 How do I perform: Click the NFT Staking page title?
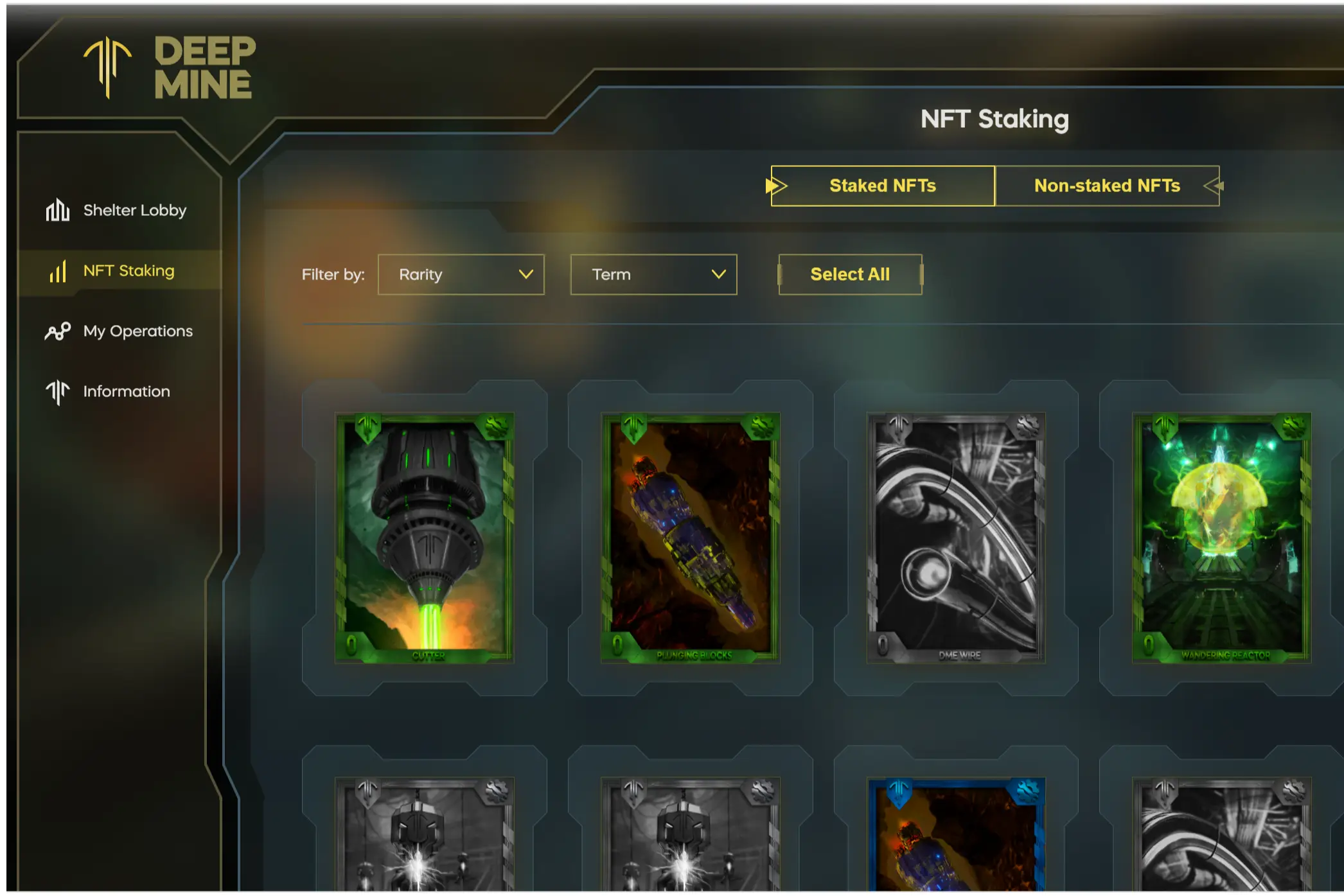click(995, 119)
